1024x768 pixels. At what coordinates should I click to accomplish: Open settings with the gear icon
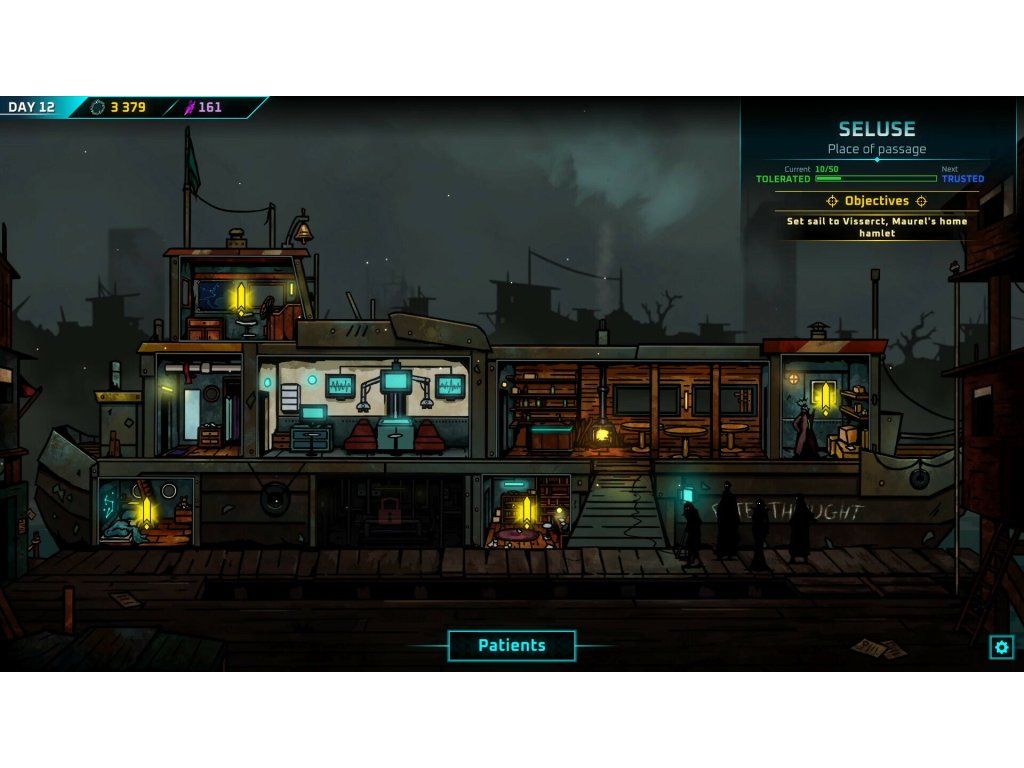(1001, 647)
